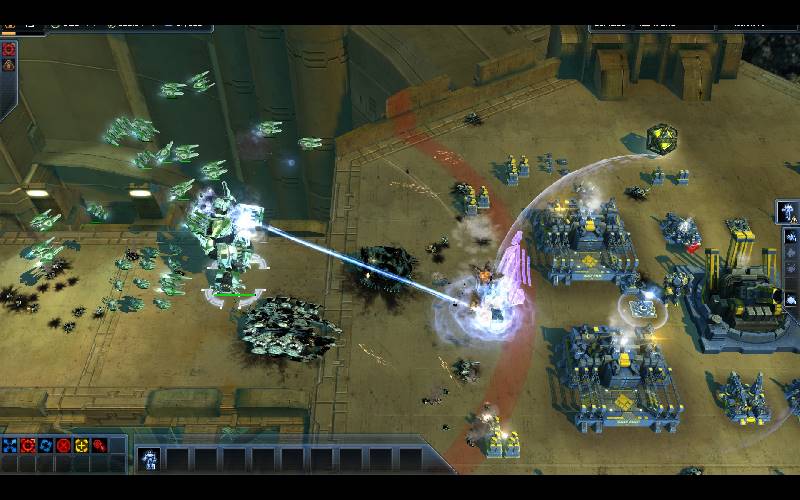Click the blue icon at the bottom of the right-side list
Image resolution: width=800 pixels, height=500 pixels.
click(x=791, y=298)
